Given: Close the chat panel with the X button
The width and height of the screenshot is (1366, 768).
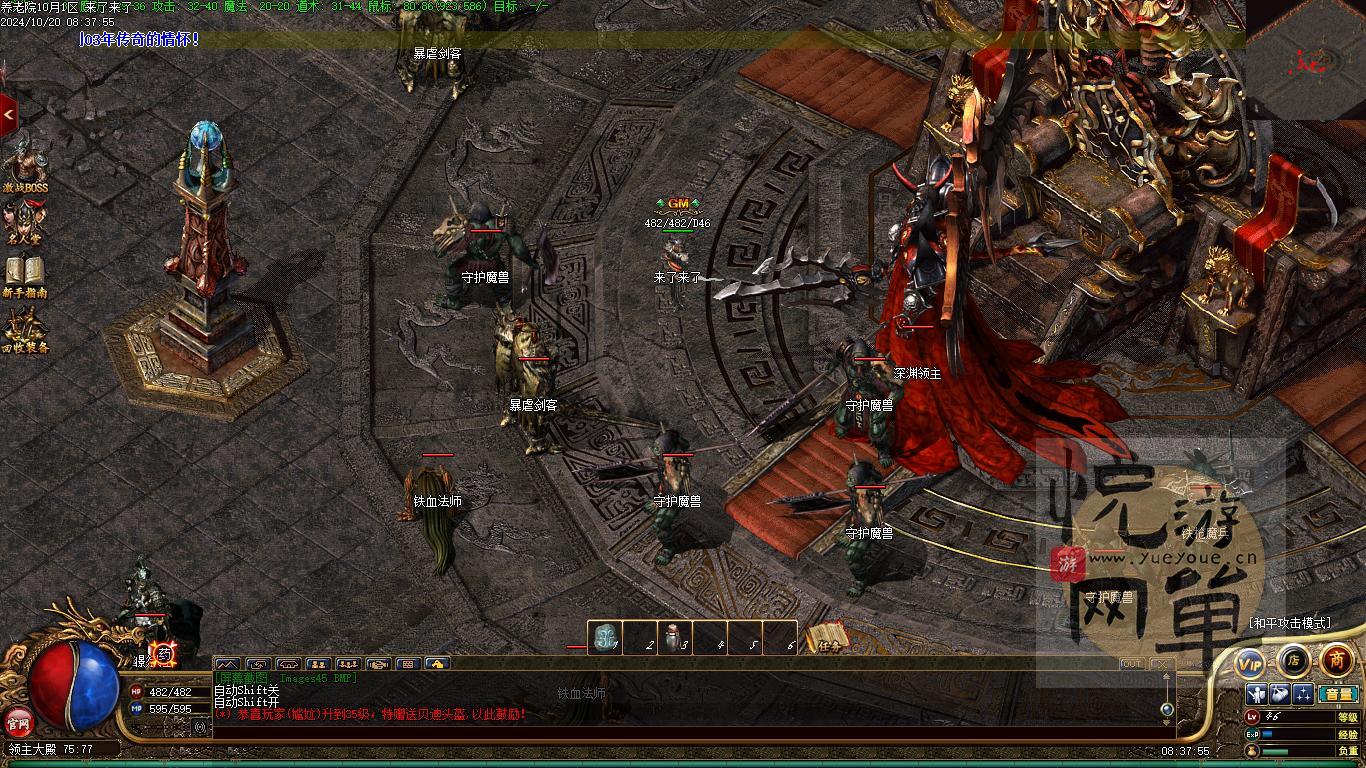Looking at the screenshot, I should coord(1160,664).
